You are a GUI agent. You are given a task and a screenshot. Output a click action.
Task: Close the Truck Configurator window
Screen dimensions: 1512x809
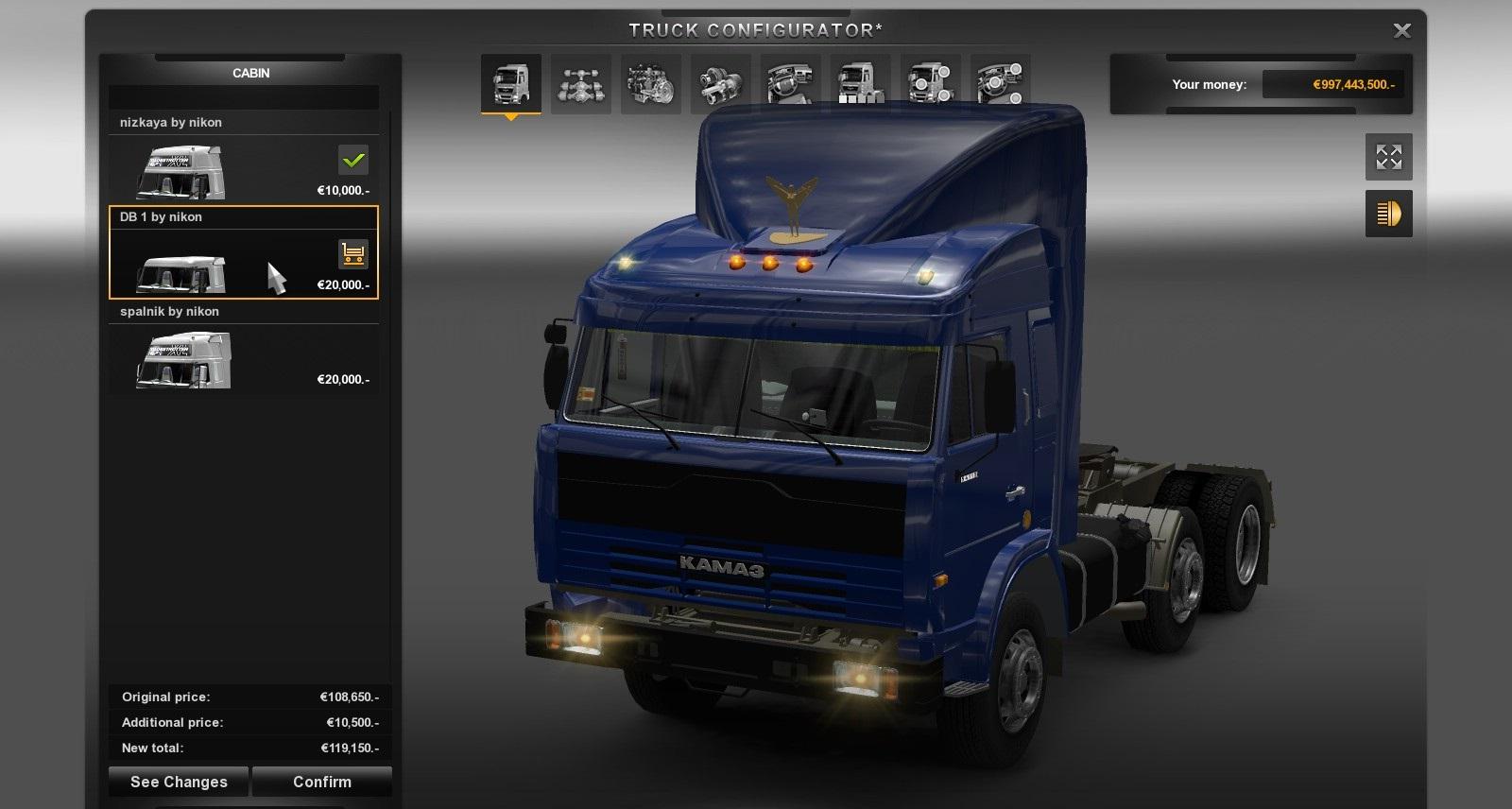click(1402, 31)
